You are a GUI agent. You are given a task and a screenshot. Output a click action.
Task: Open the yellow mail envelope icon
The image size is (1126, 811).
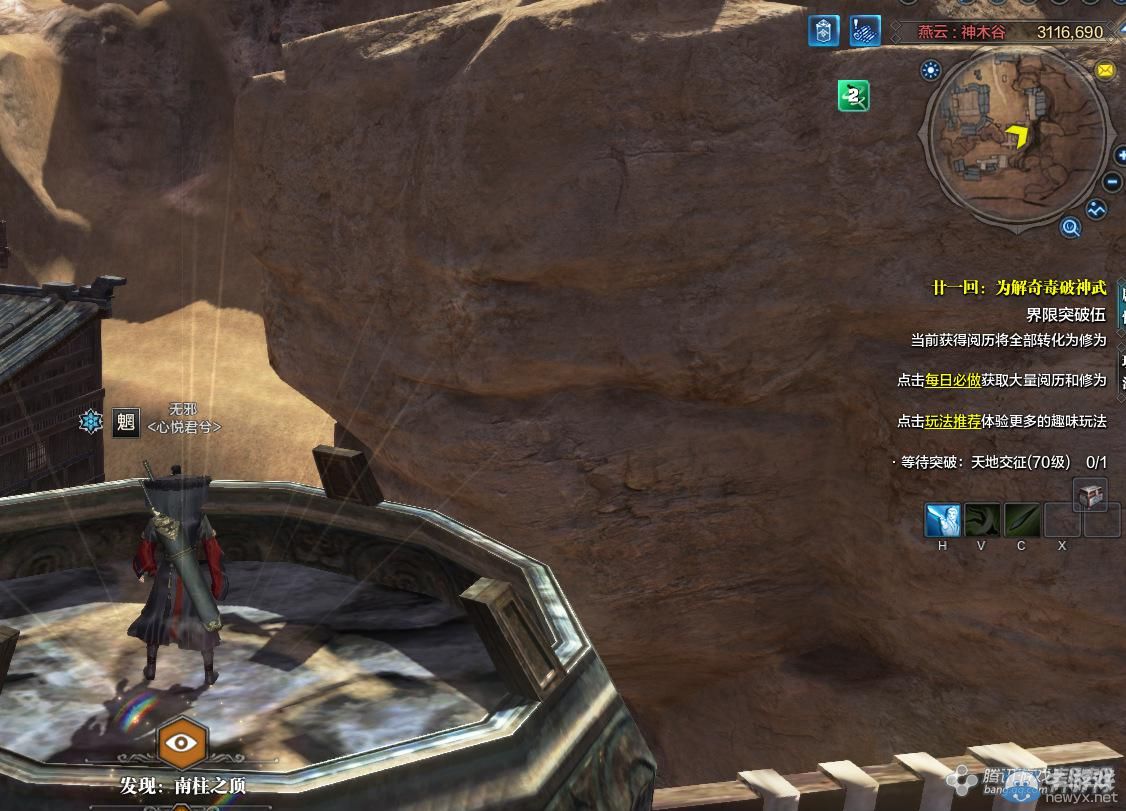tap(1104, 70)
